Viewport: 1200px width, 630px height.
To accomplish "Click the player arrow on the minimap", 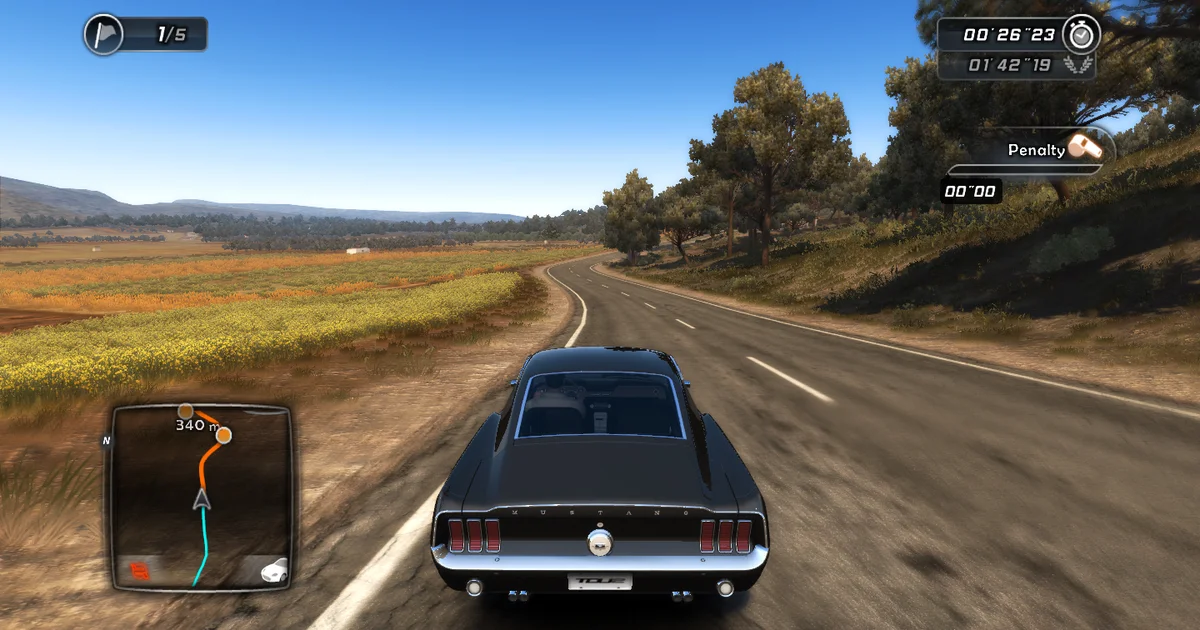I will click(x=202, y=498).
